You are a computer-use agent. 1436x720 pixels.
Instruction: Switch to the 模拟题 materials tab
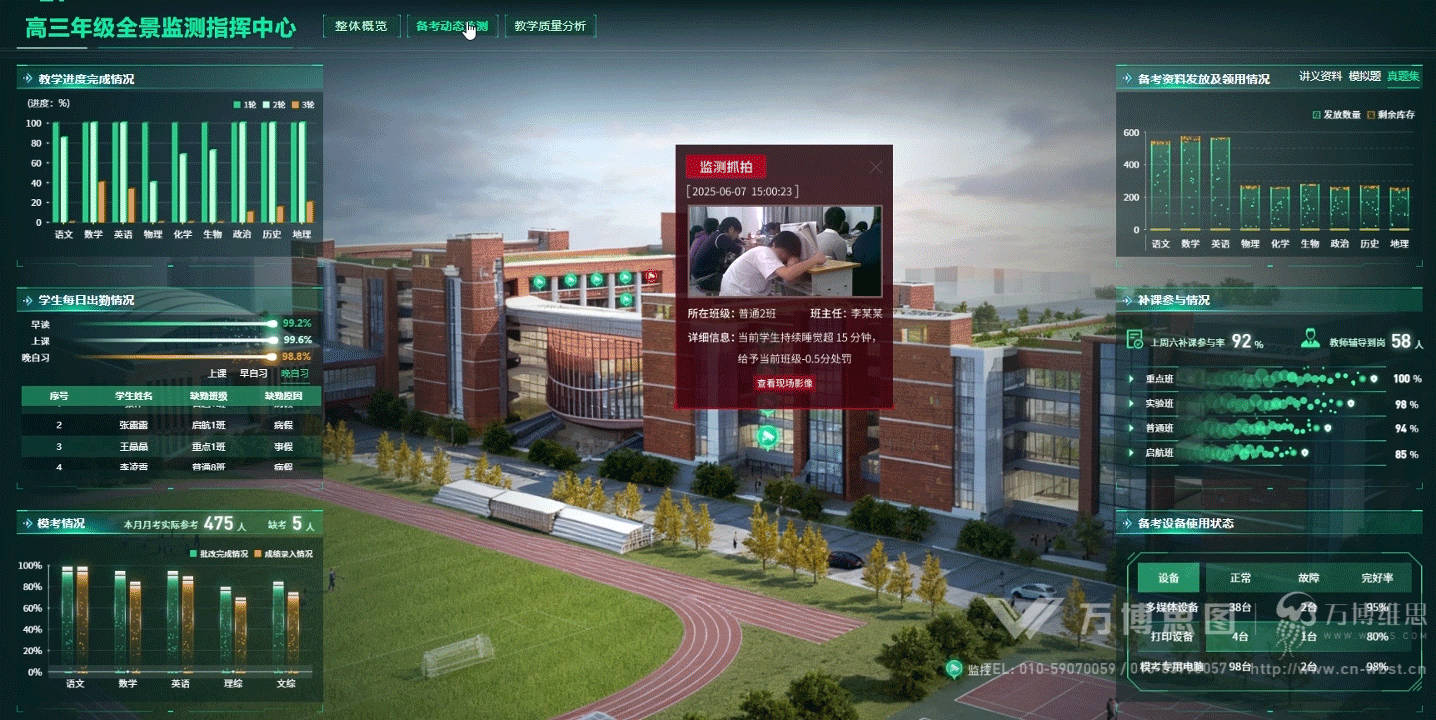[x=1364, y=77]
